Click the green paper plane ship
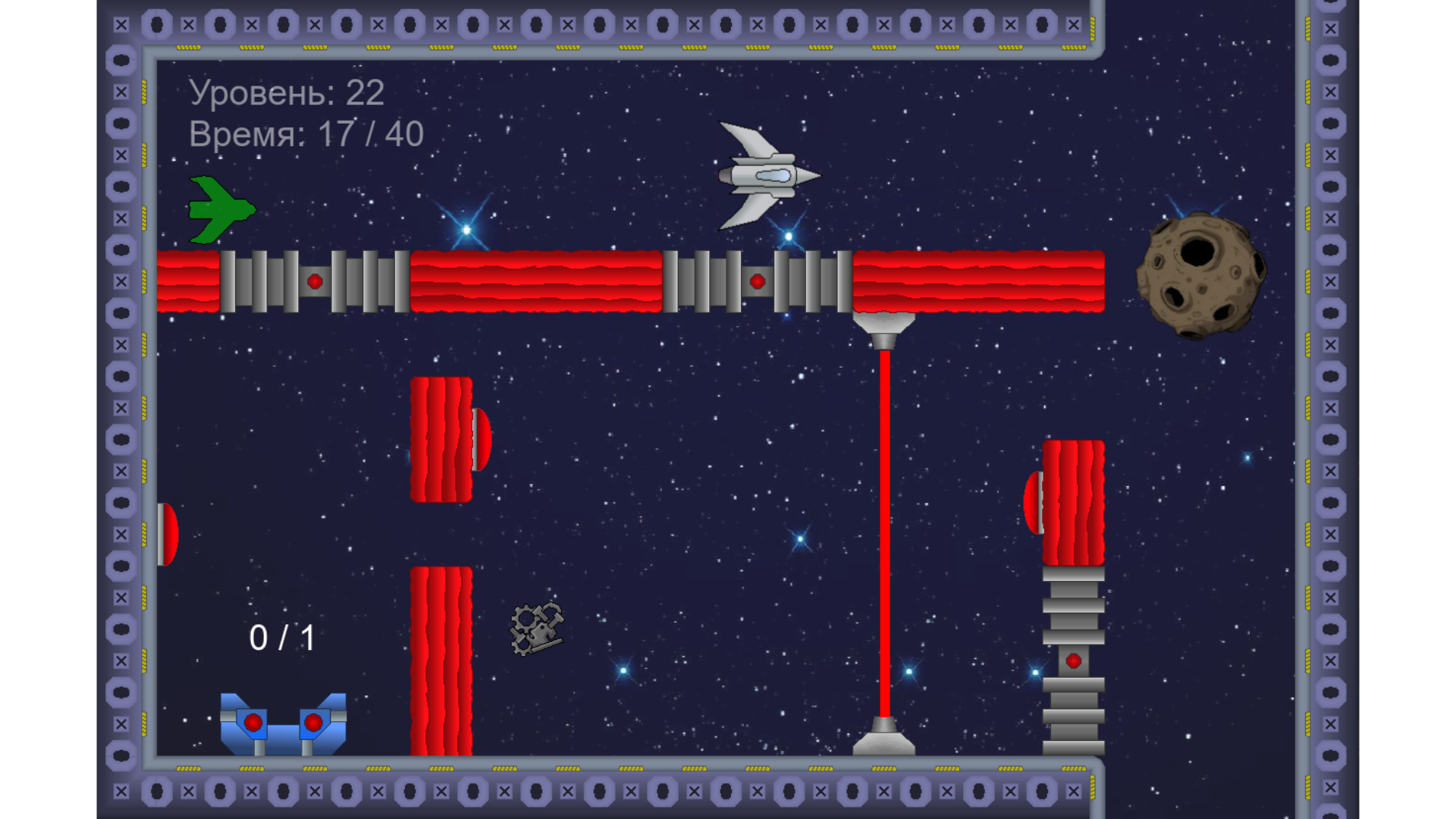This screenshot has width=1456, height=819. click(218, 210)
